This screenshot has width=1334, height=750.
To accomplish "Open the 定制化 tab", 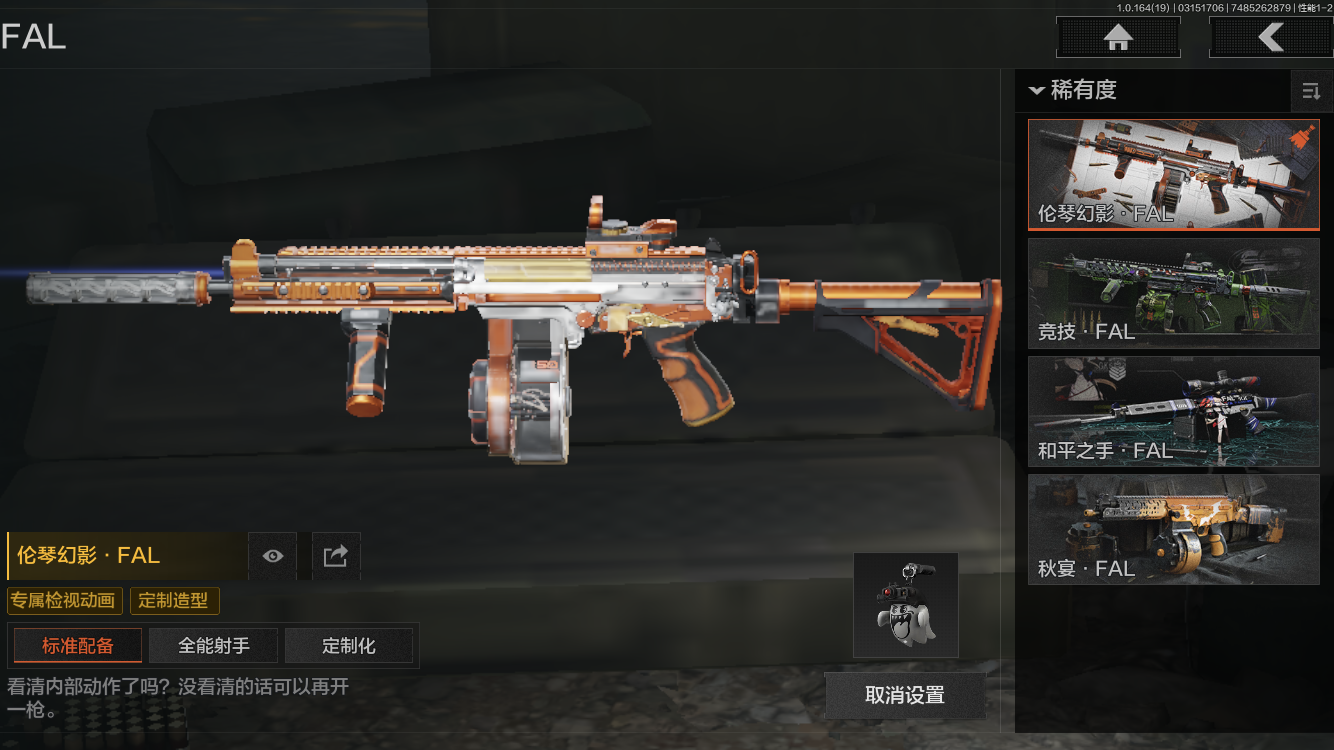I will point(349,646).
